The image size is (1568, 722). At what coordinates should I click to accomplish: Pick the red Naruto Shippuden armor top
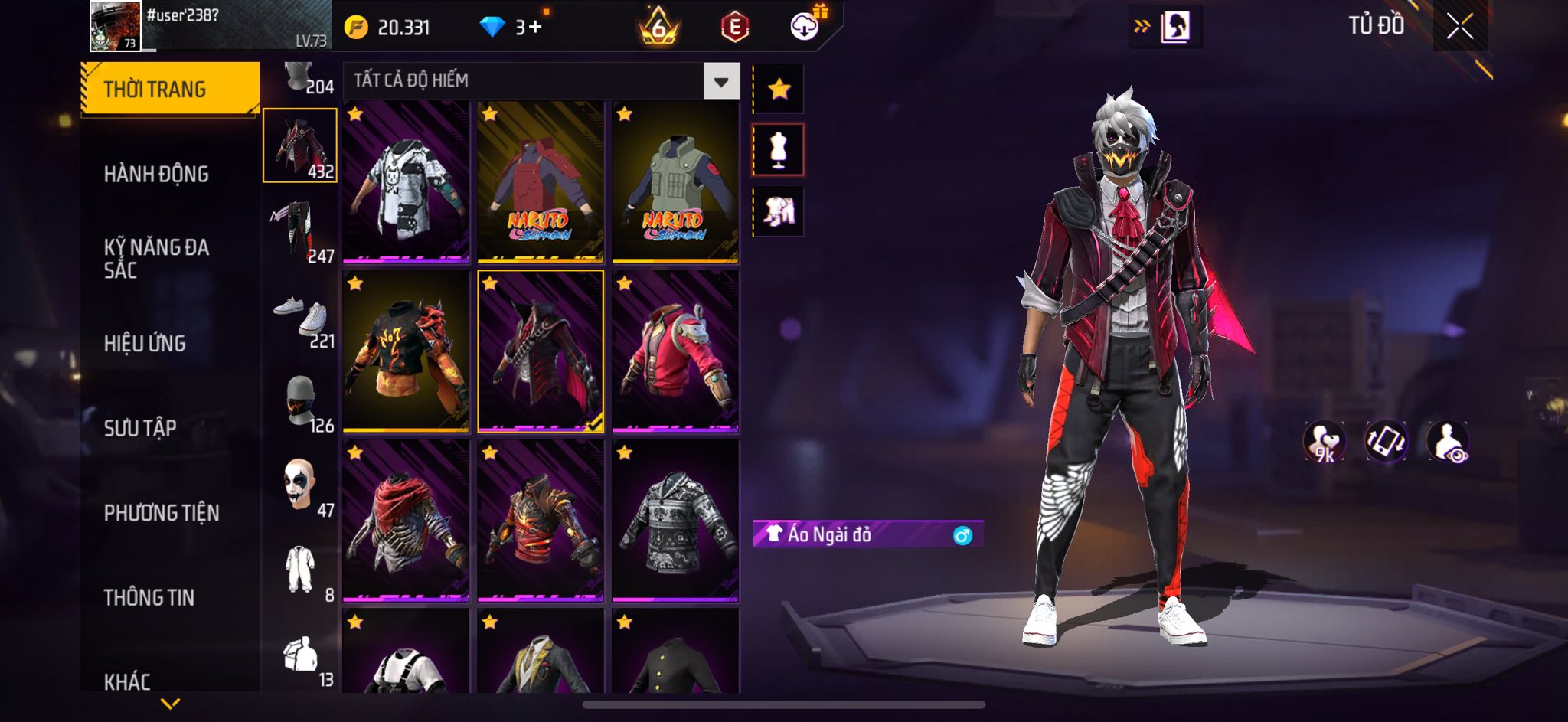tap(540, 181)
